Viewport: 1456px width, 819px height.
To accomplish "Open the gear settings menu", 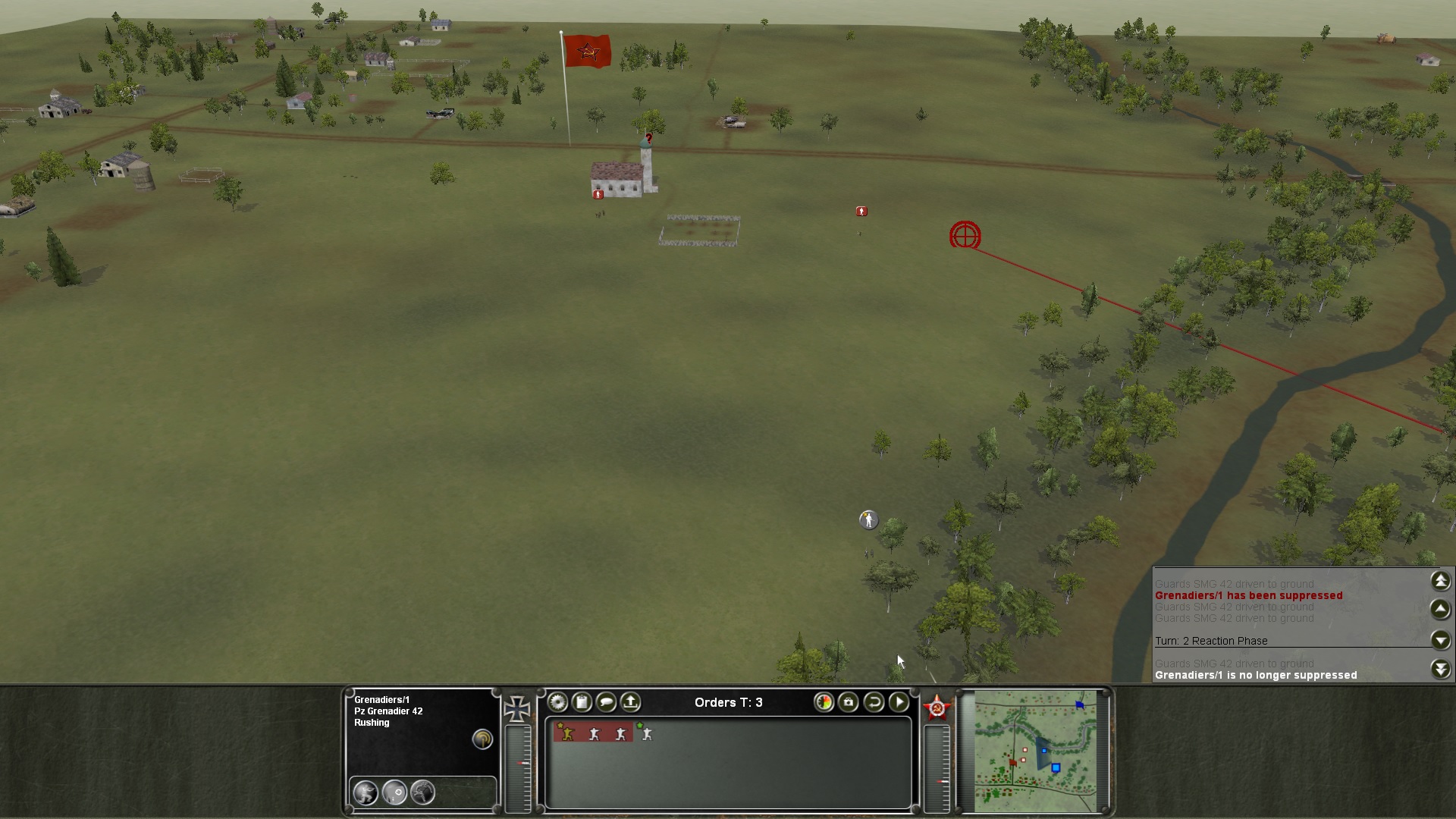I will (x=557, y=702).
